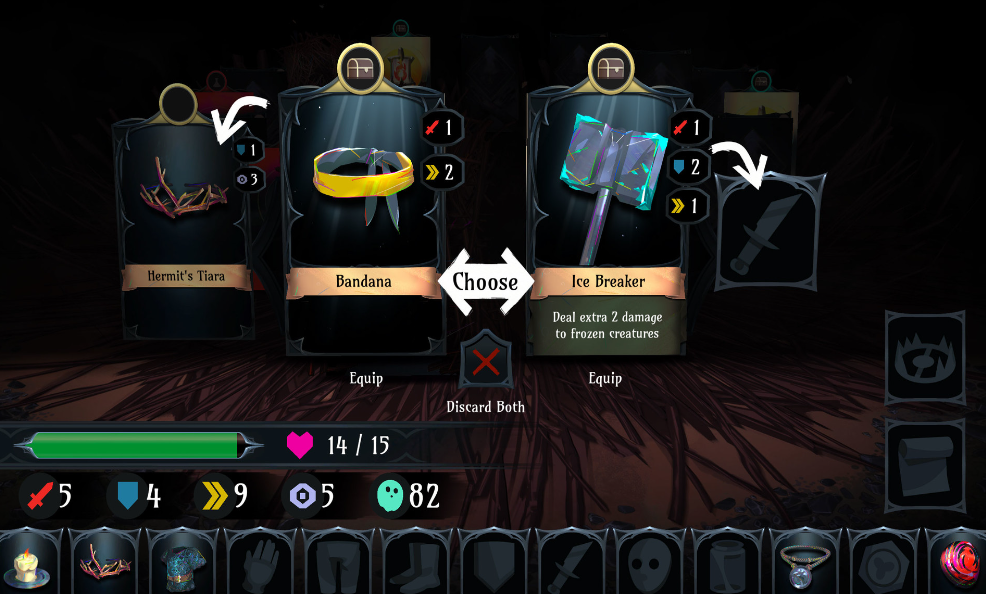Screen dimensions: 986x594
Task: Open the scroll panel button
Action: 925,464
